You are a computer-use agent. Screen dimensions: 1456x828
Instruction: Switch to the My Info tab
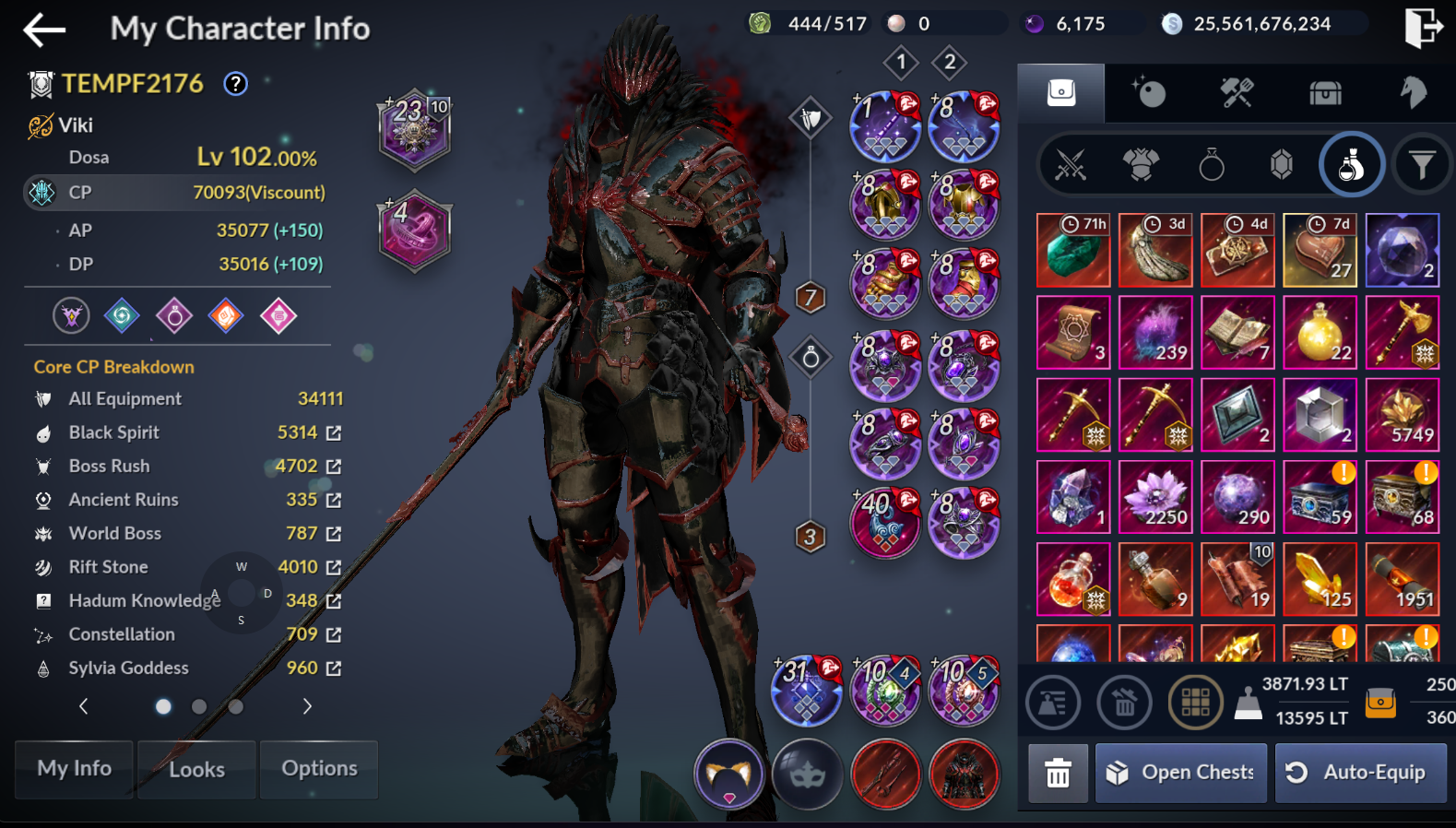click(75, 769)
